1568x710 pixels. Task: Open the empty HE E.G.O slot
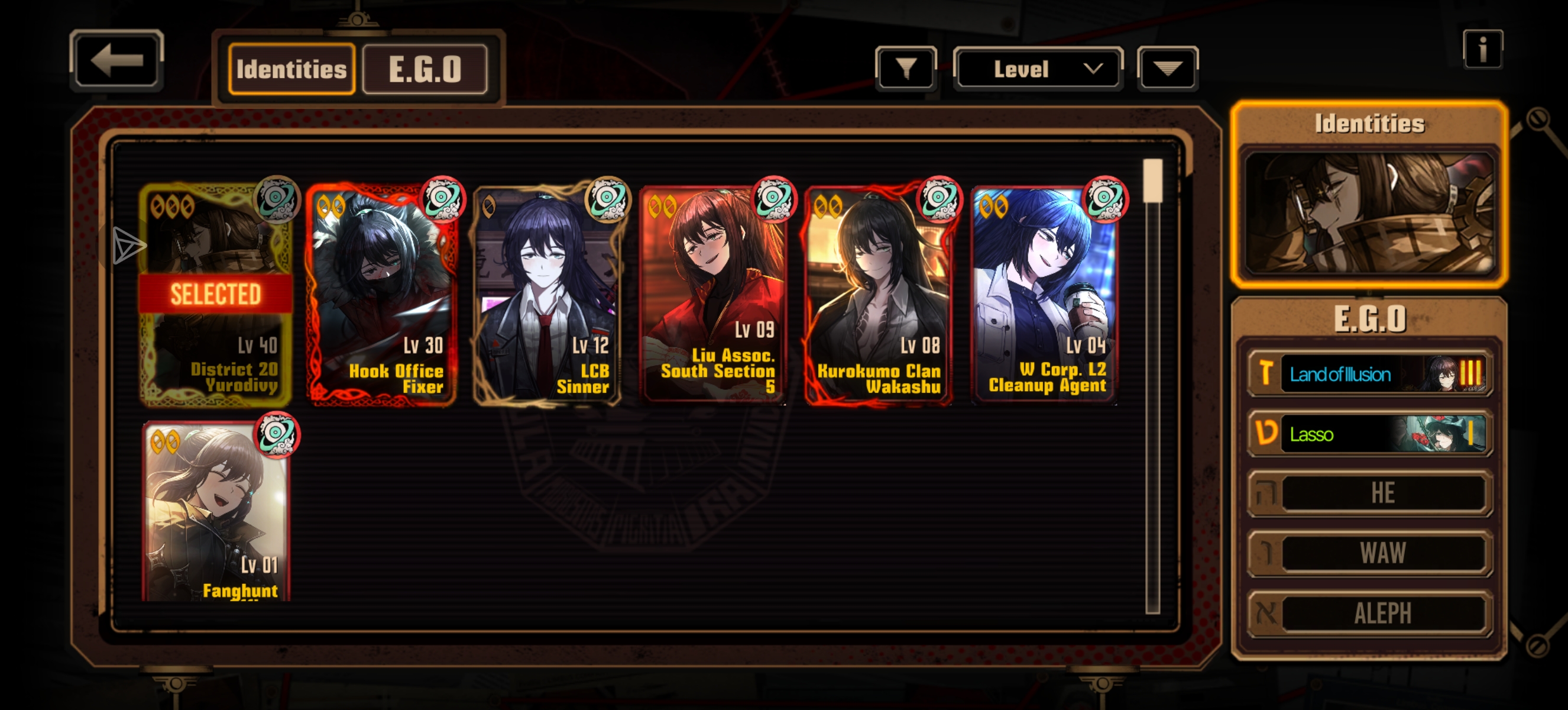click(1369, 493)
